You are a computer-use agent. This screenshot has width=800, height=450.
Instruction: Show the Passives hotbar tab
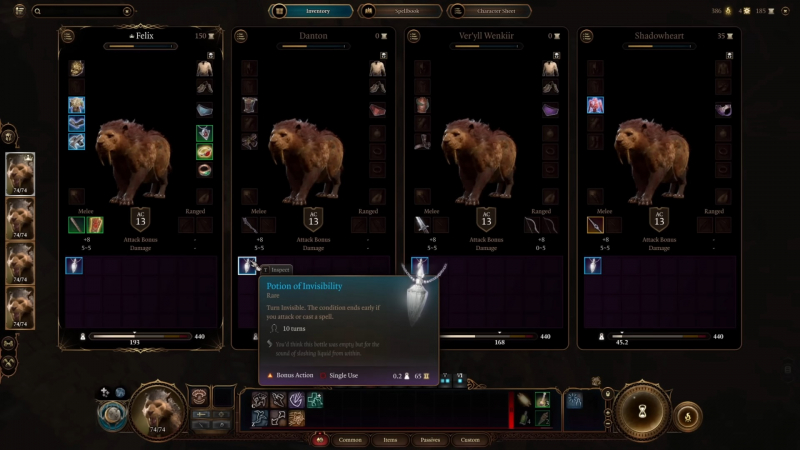pos(431,439)
